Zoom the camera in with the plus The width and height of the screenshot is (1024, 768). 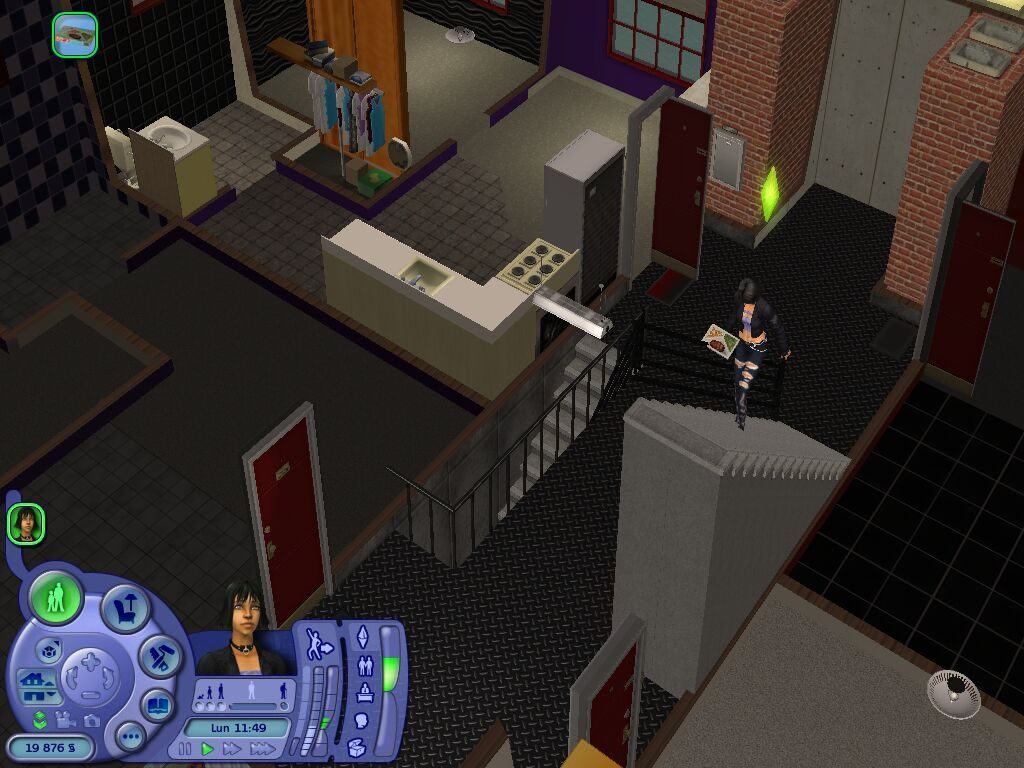(91, 661)
